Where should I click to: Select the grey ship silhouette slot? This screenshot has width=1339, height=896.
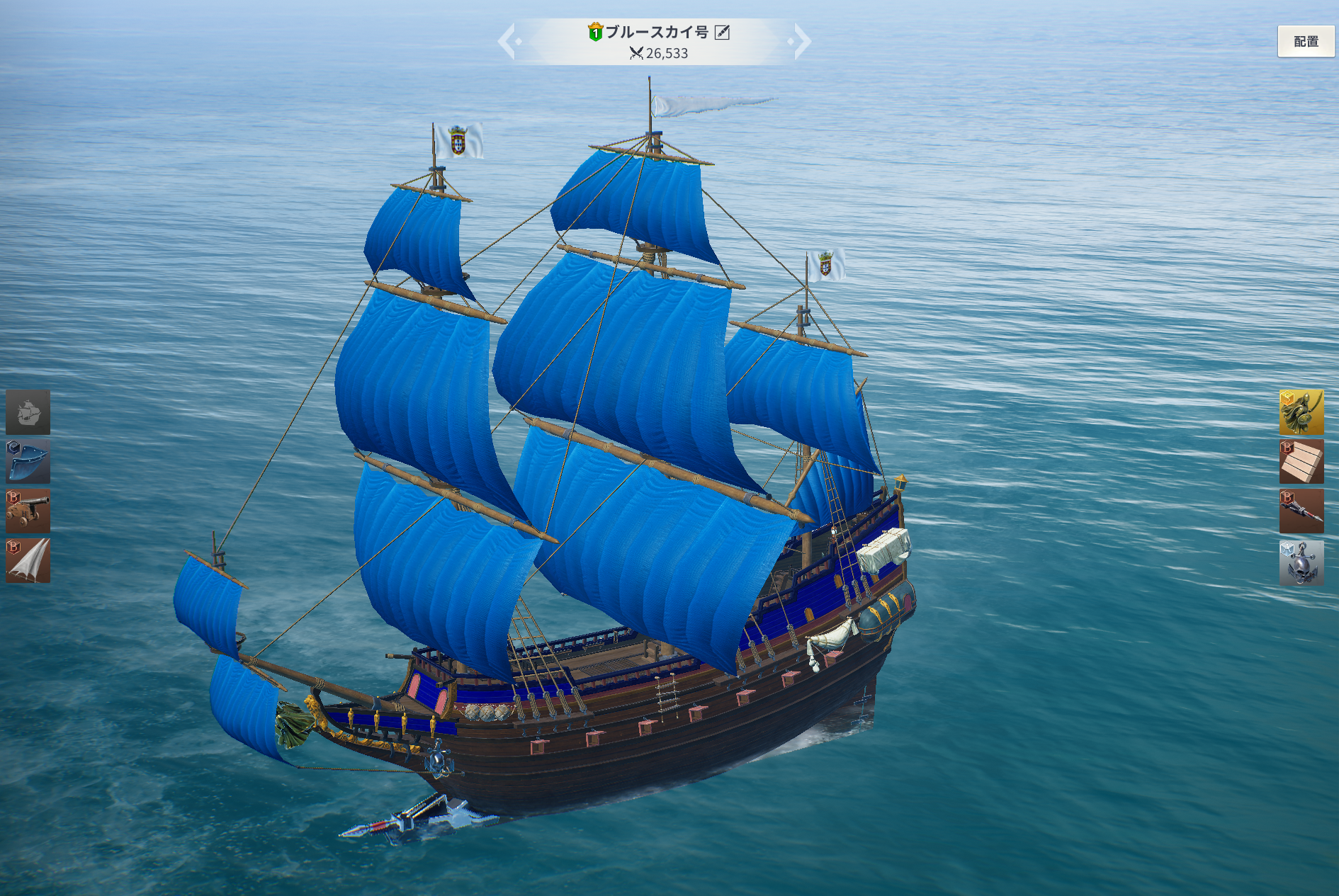(28, 412)
